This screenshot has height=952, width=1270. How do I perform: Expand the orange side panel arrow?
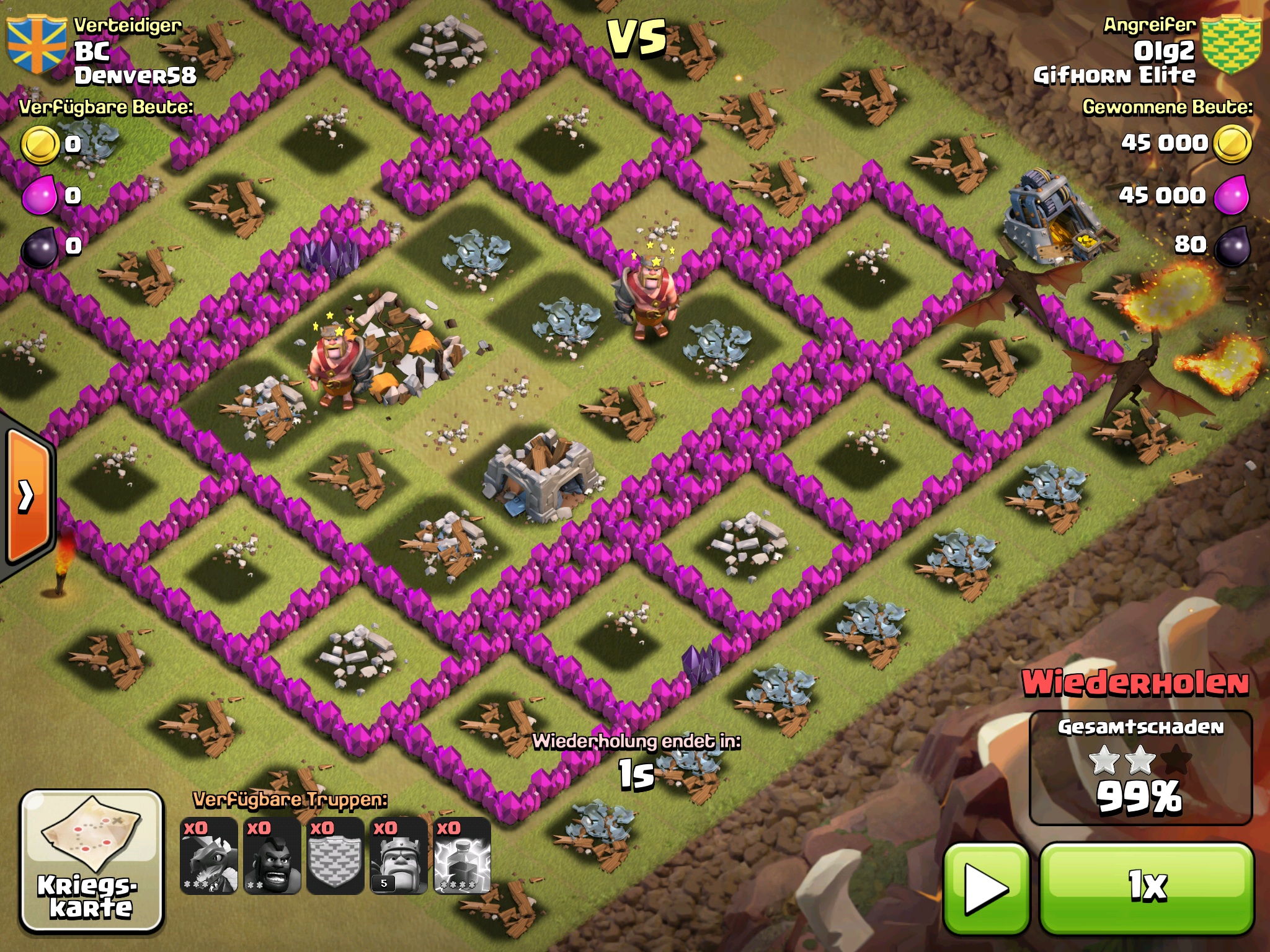point(28,496)
